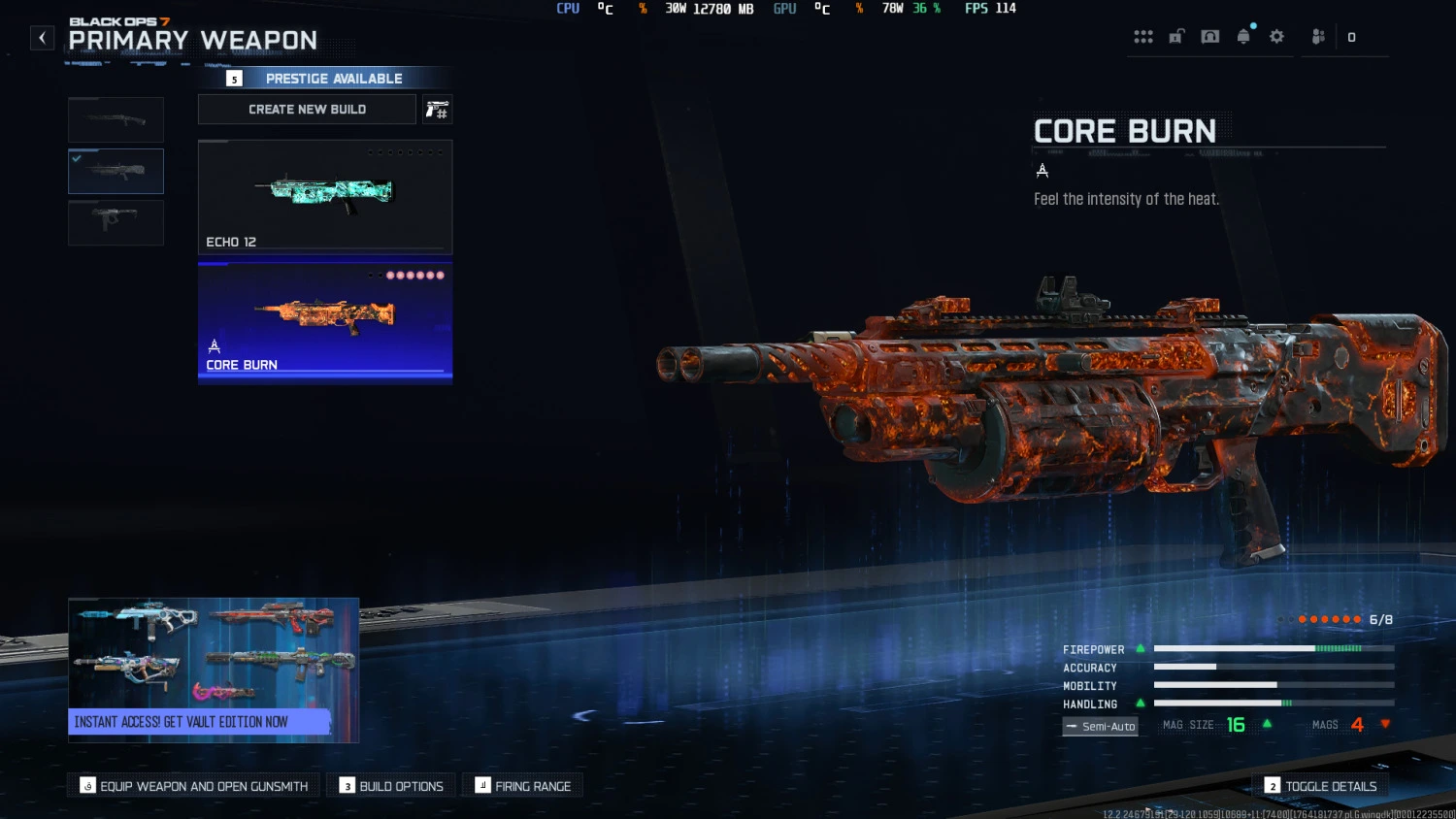The height and width of the screenshot is (819, 1456).
Task: Open the notifications bell icon
Action: (1244, 37)
